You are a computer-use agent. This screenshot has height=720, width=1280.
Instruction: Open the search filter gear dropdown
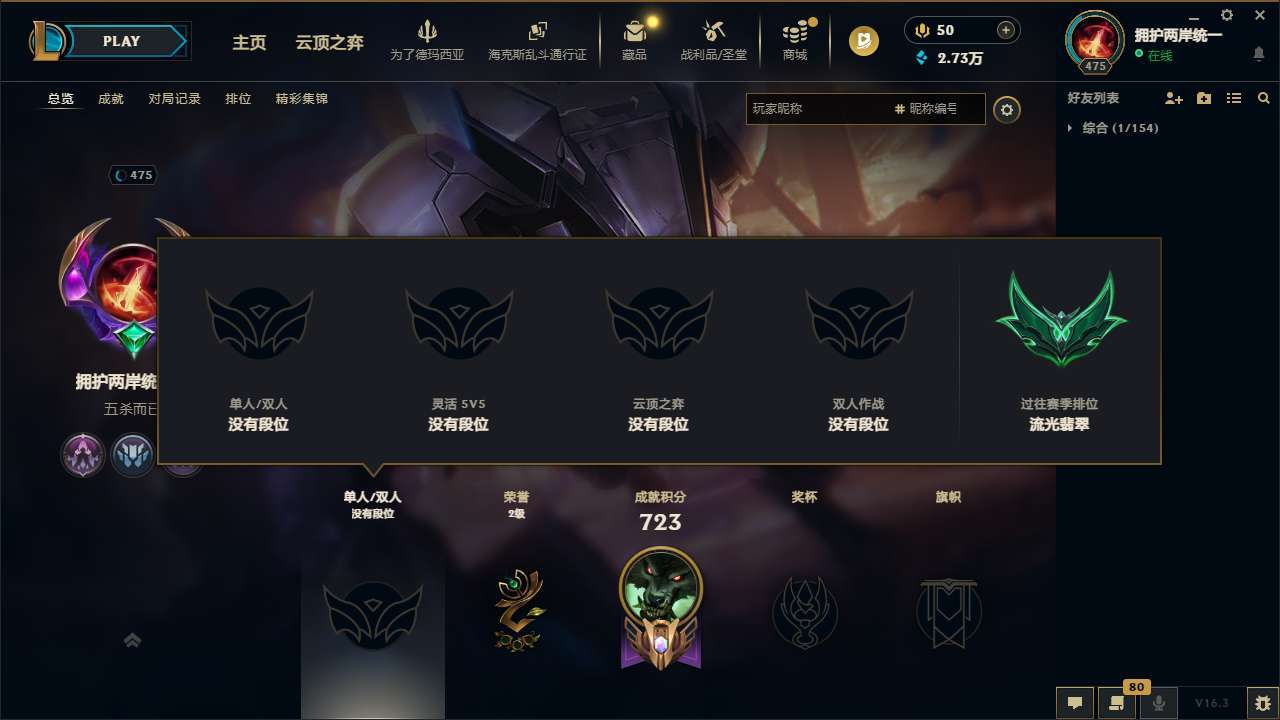pos(1007,110)
